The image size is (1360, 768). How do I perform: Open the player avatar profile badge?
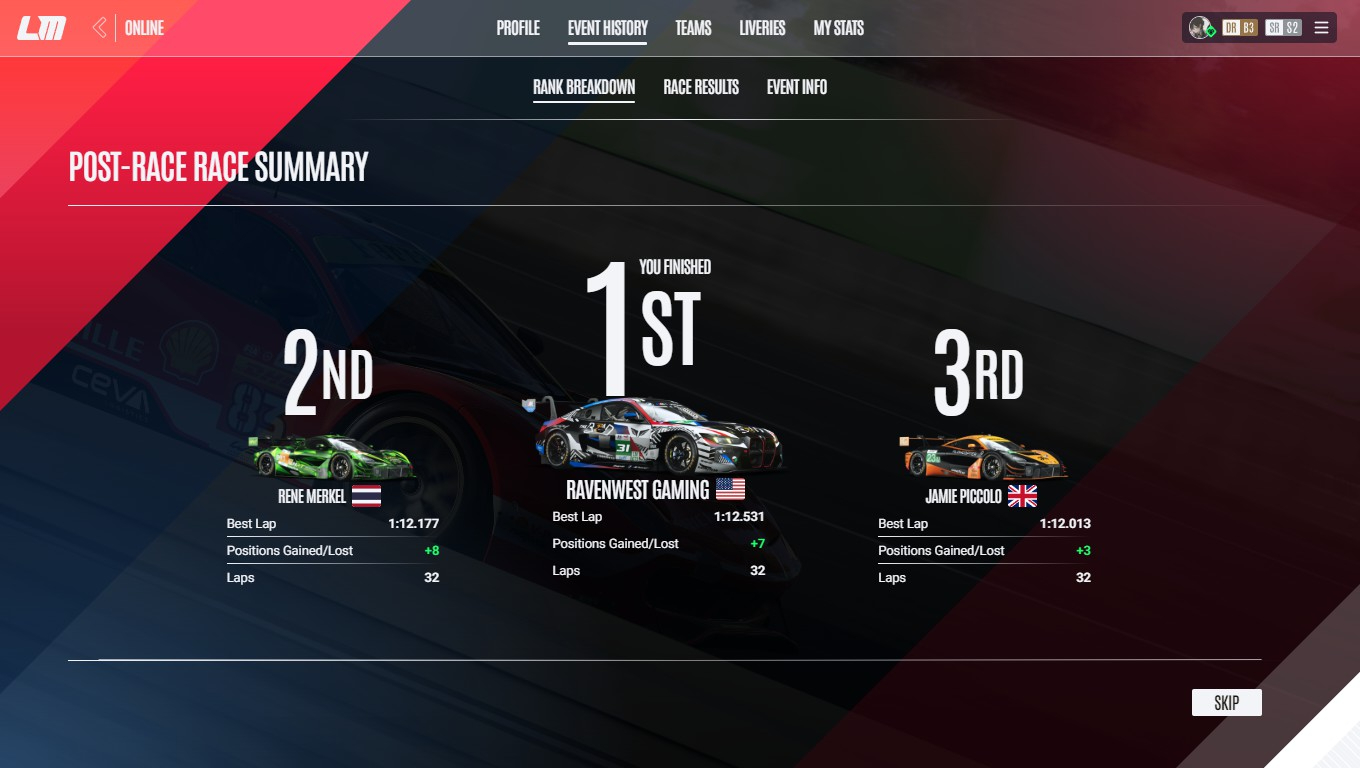[x=1201, y=28]
